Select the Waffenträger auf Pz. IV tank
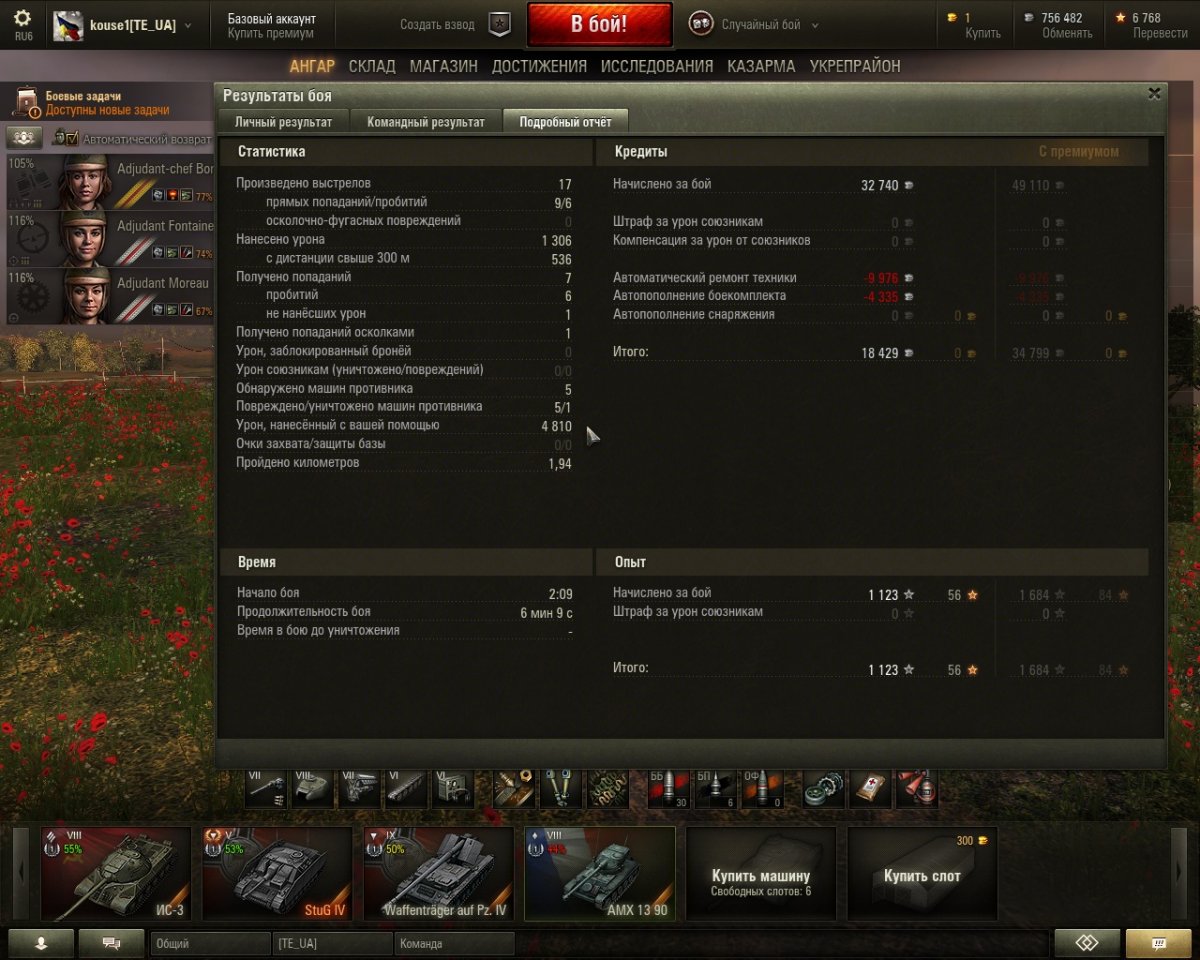Viewport: 1200px width, 960px height. [438, 873]
